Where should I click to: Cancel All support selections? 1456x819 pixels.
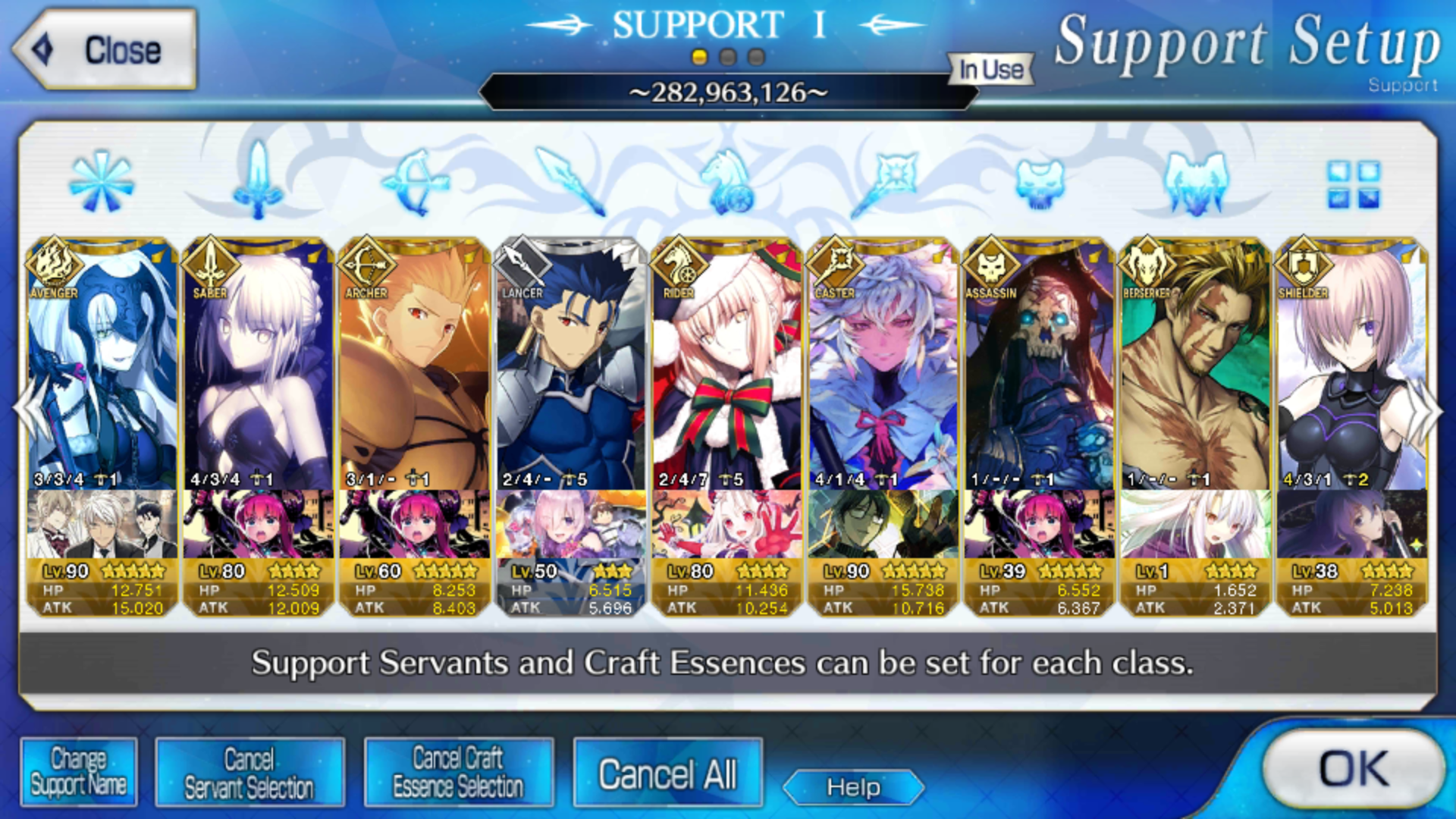click(x=667, y=774)
